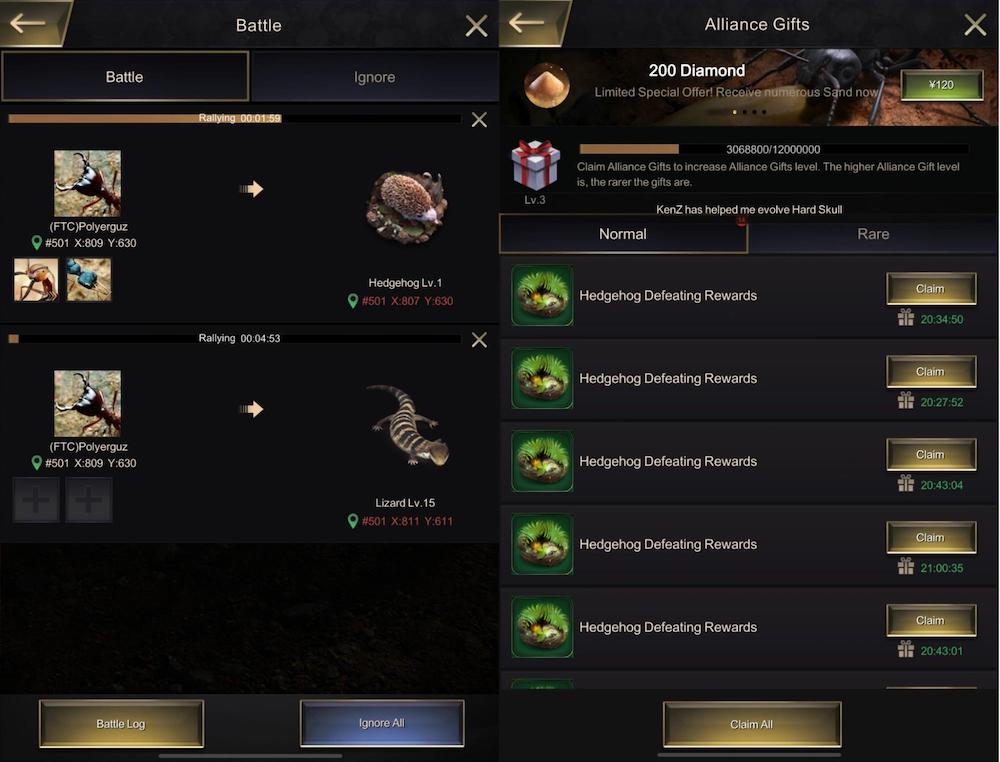This screenshot has width=1000, height=762.
Task: Claim the gift expiring in 20:34:50
Action: (930, 289)
